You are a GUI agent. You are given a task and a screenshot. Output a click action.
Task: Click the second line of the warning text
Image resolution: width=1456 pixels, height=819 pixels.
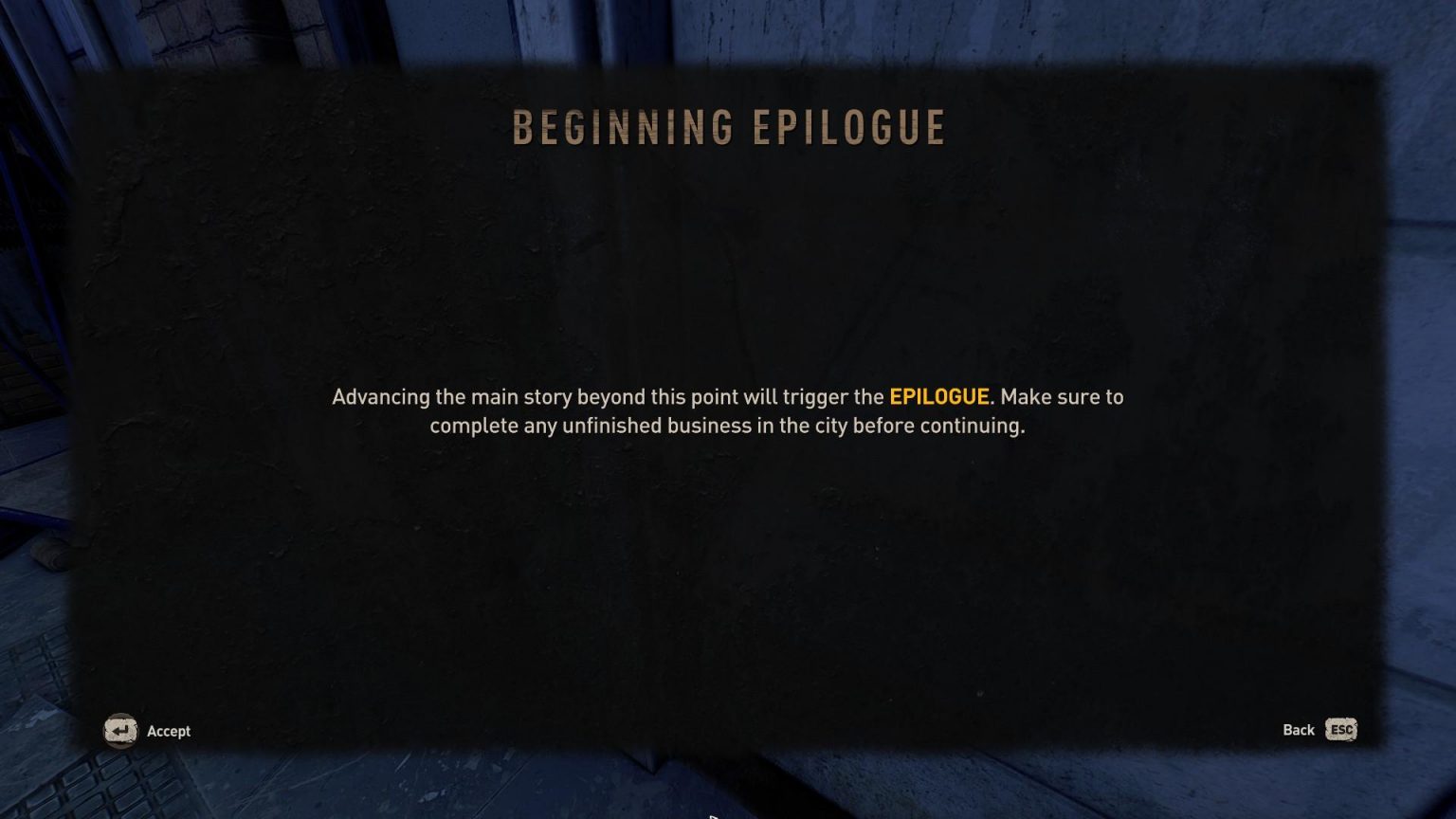[728, 426]
